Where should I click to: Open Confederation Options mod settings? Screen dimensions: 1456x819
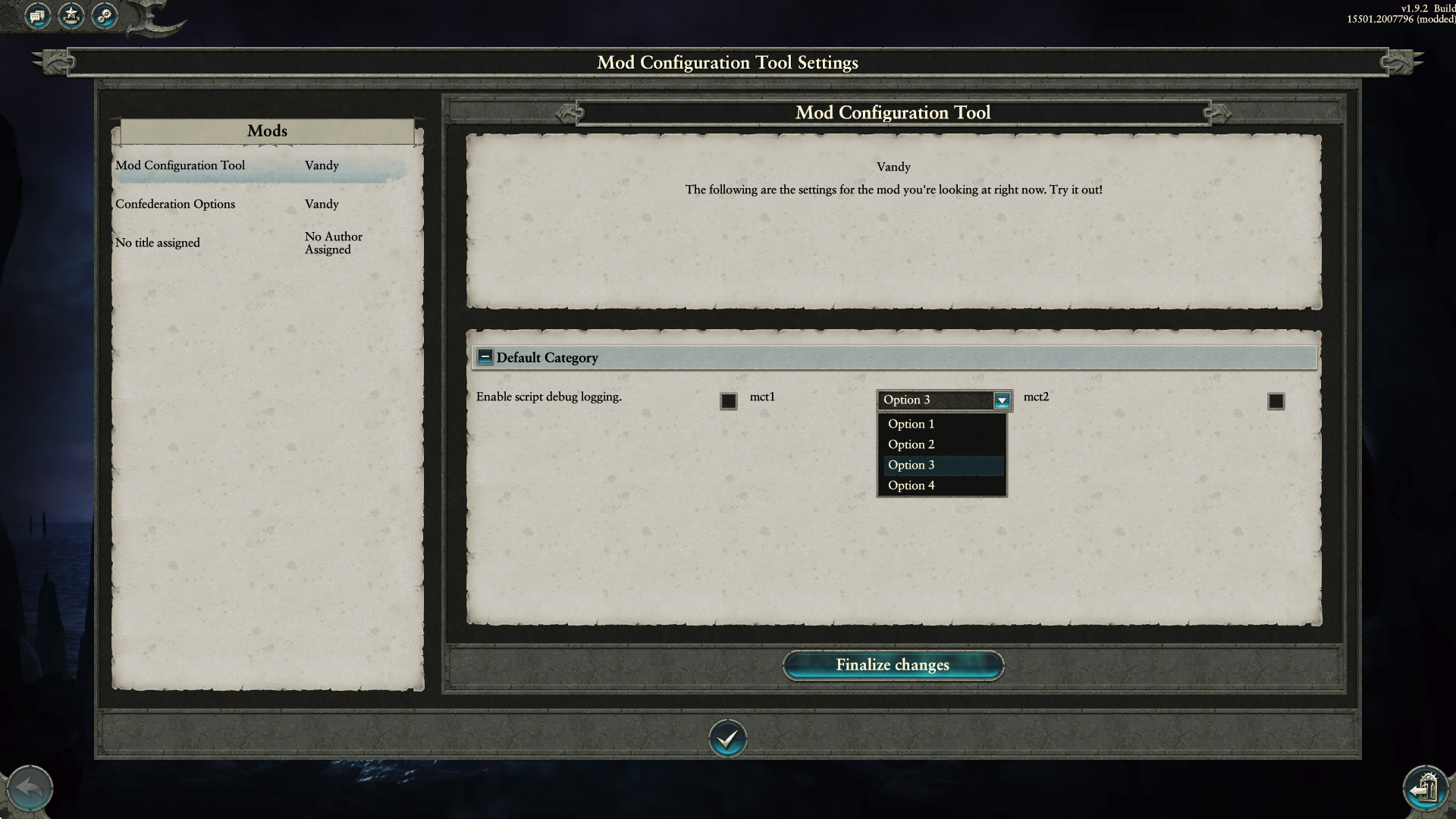(x=175, y=204)
